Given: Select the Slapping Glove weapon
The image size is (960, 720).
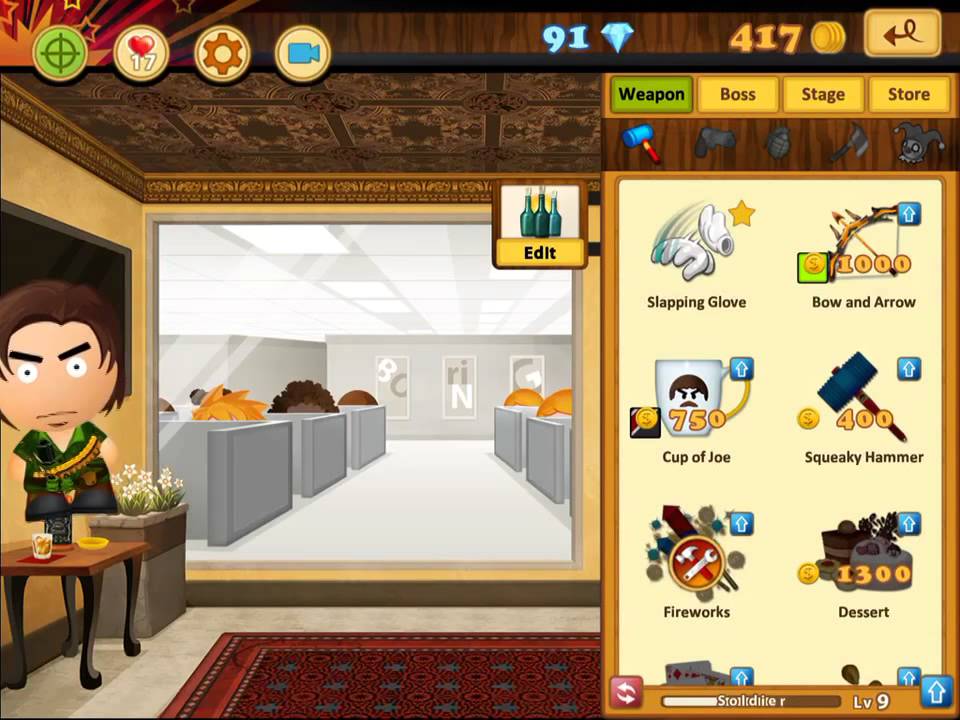Looking at the screenshot, I should [x=696, y=255].
